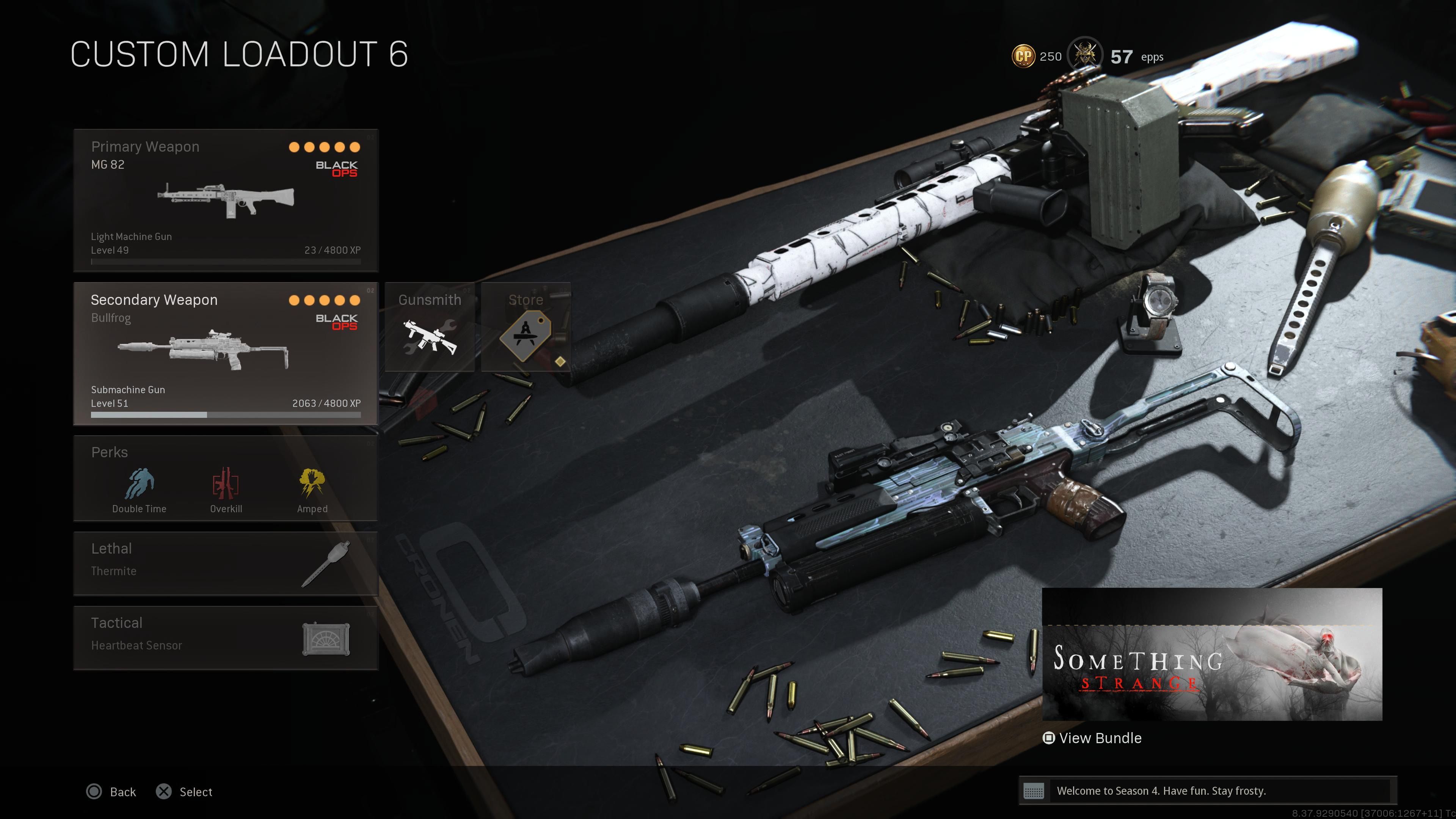This screenshot has height=819, width=1456.
Task: Select the Double Time perk icon
Action: click(x=139, y=485)
